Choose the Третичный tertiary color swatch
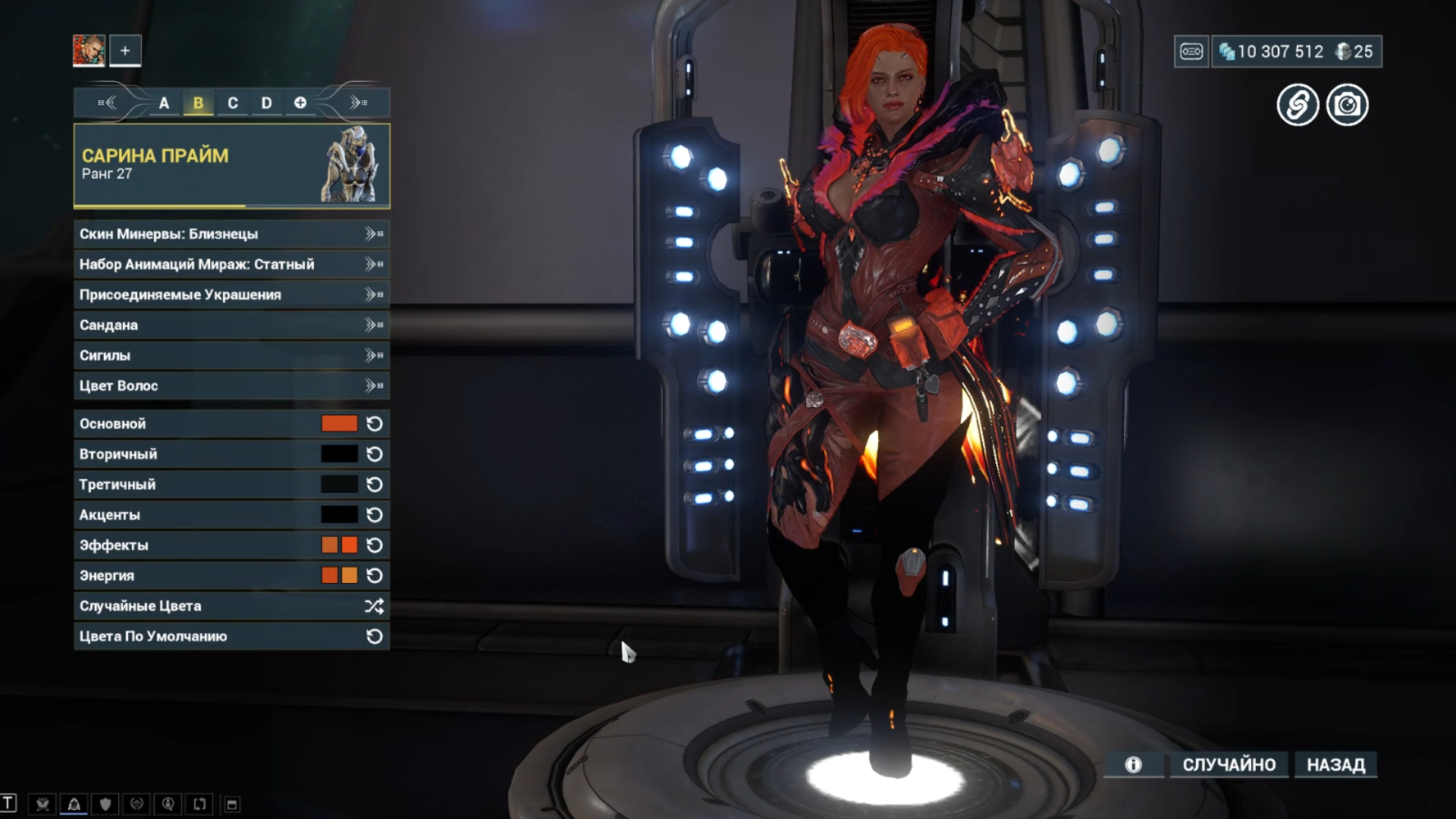This screenshot has width=1456, height=819. (x=339, y=485)
